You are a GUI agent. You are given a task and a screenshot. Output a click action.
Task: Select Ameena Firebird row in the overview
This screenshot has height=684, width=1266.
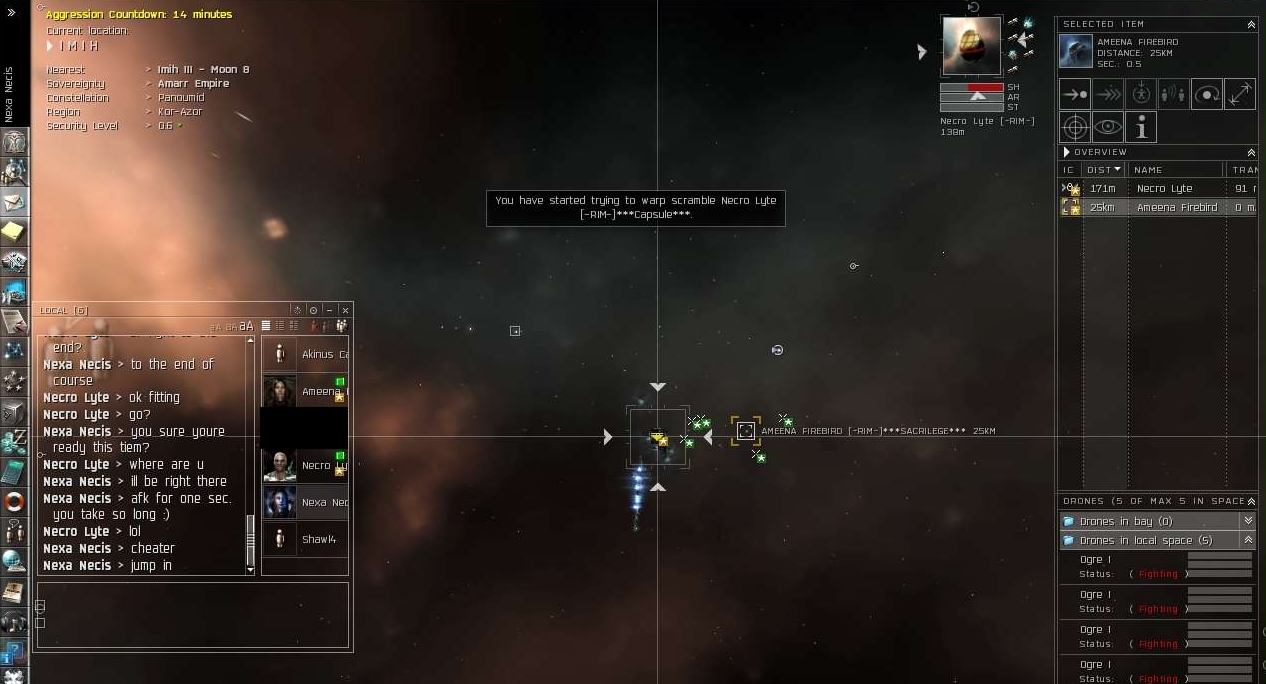point(1176,208)
